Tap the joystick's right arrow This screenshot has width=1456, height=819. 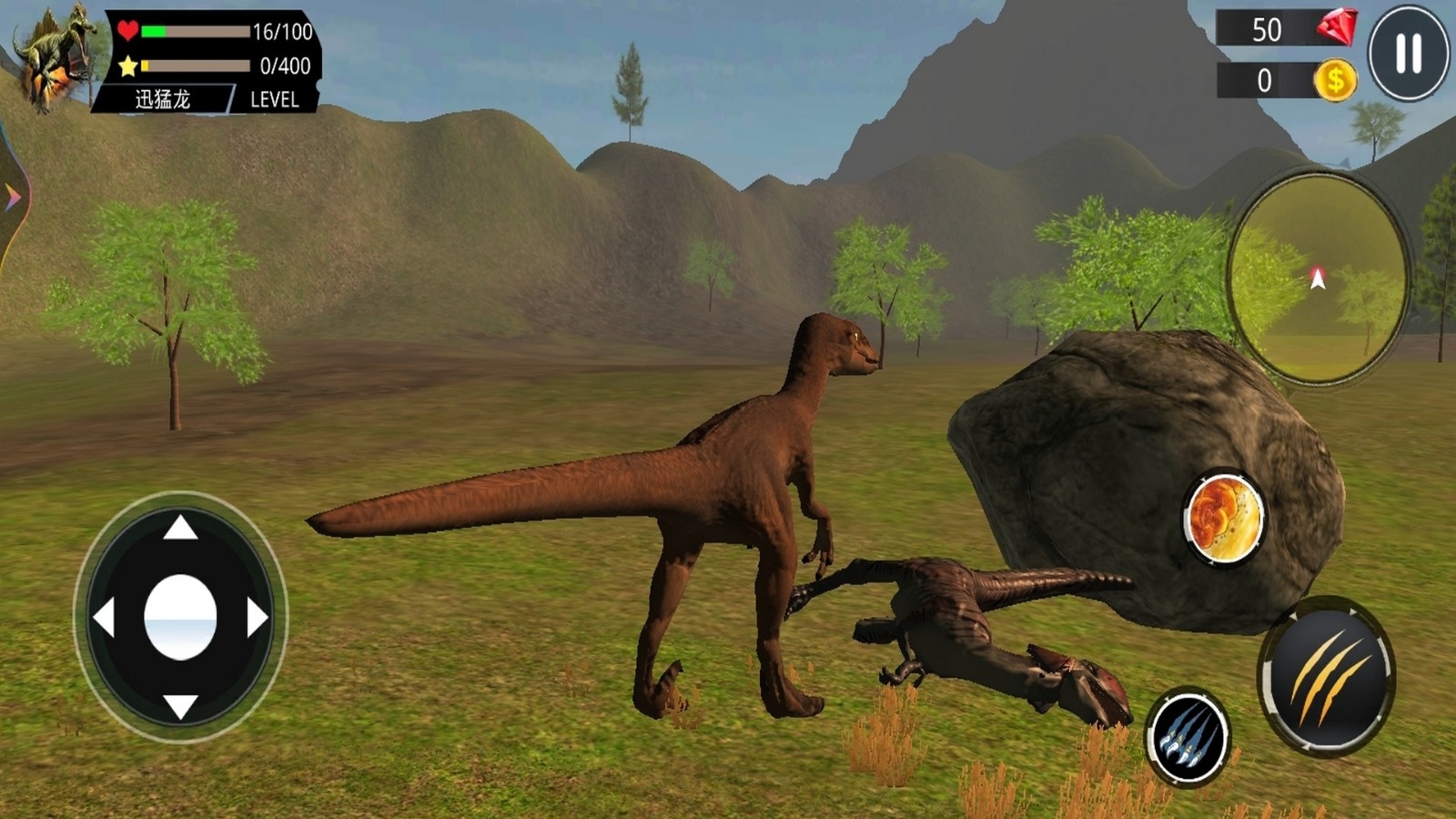(x=258, y=618)
